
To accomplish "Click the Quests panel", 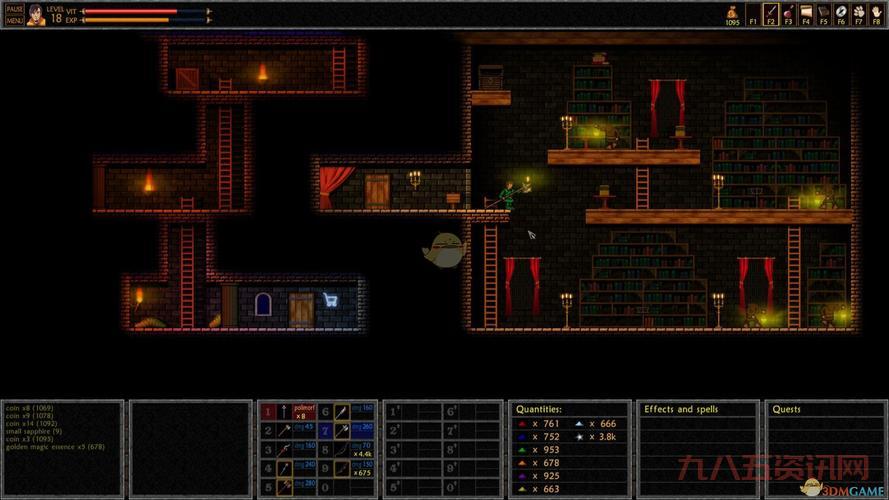I will (x=825, y=450).
